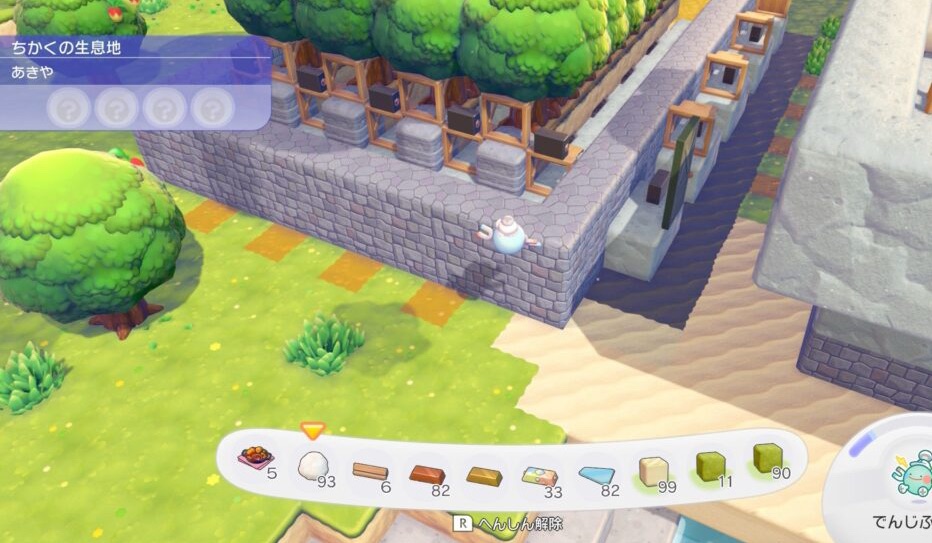Image resolution: width=932 pixels, height=543 pixels.
Task: Choose the green block with 90
Action: (767, 458)
